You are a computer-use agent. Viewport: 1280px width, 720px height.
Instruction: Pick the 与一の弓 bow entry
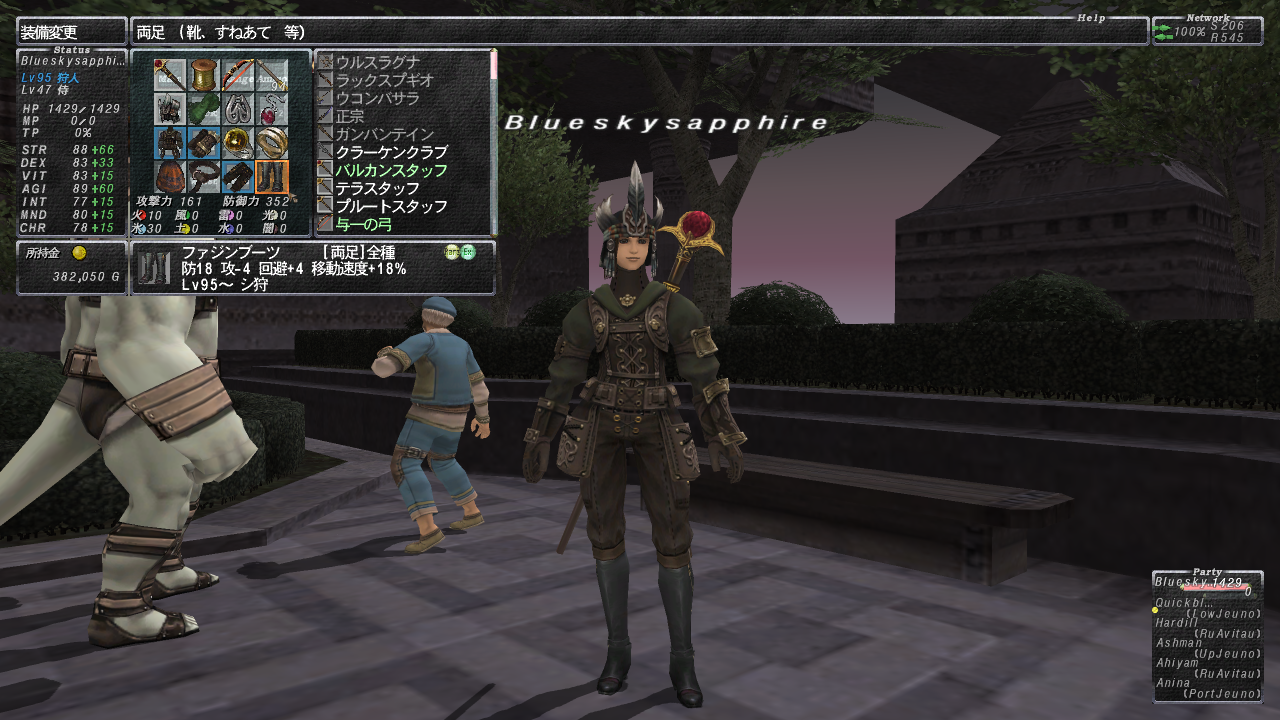click(x=365, y=224)
